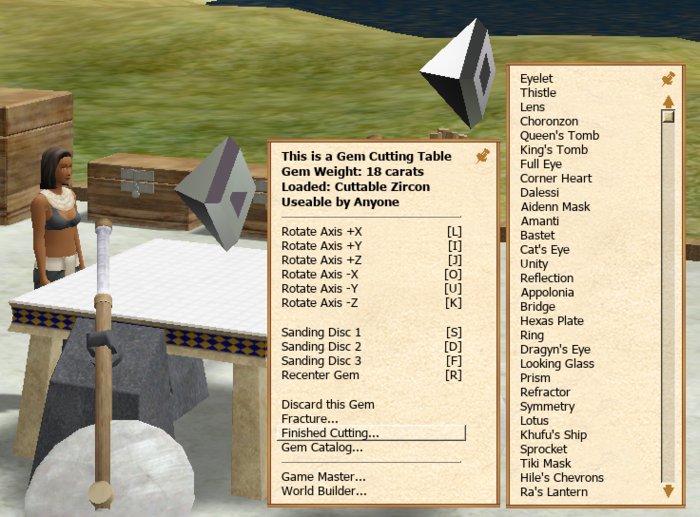This screenshot has width=700, height=517.
Task: Open World Builder submenu
Action: pyautogui.click(x=323, y=491)
